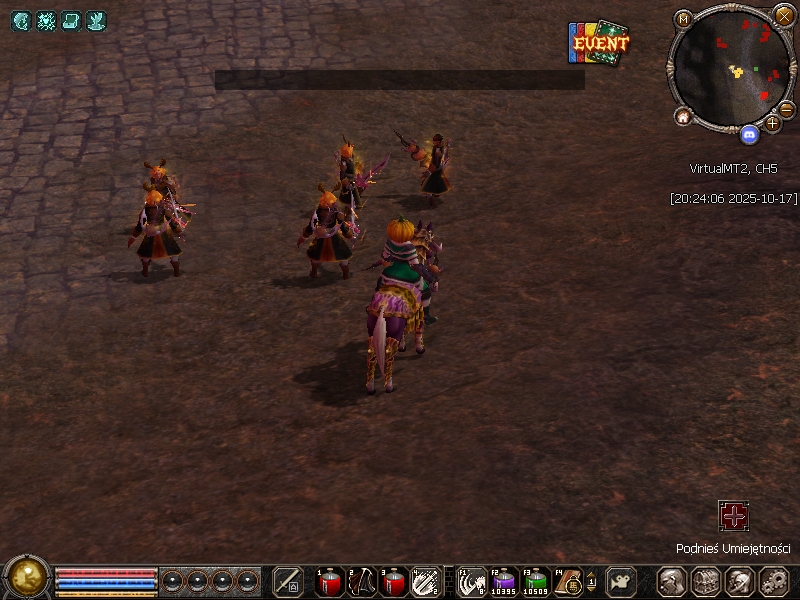Use the book item in slot F4

click(x=569, y=580)
